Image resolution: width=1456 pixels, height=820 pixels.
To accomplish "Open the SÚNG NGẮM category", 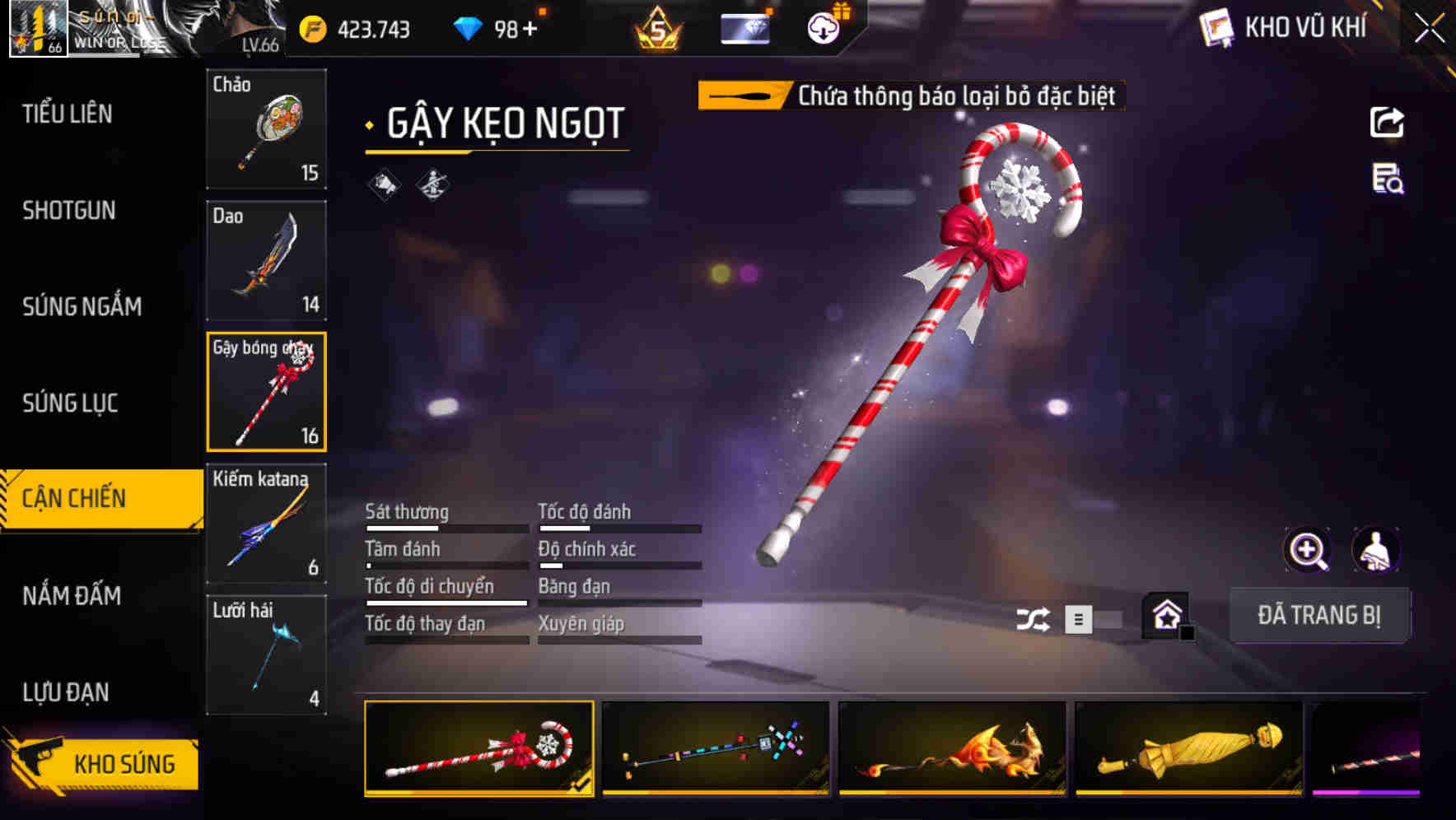I will 82,306.
